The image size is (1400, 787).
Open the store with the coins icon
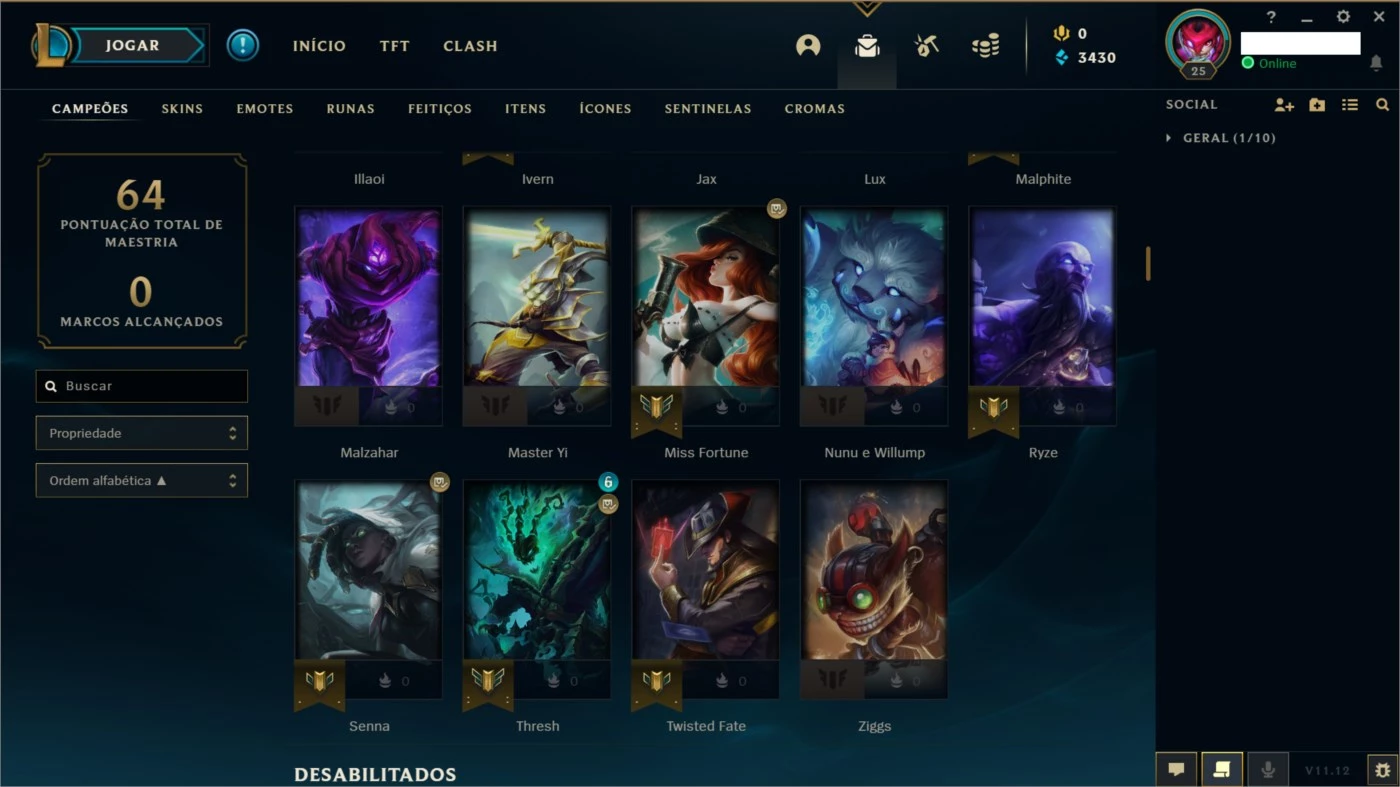click(x=985, y=45)
